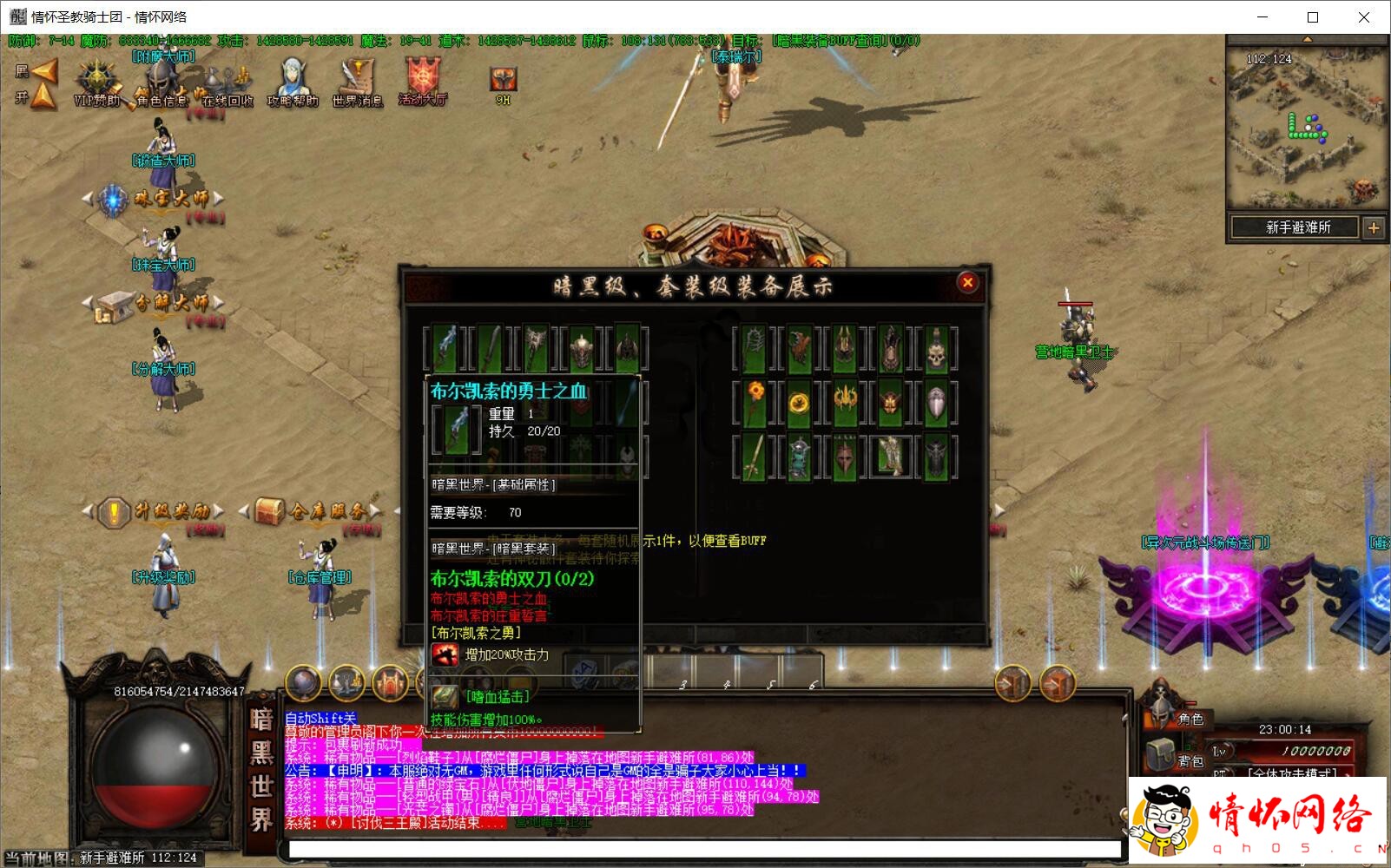The height and width of the screenshot is (868, 1391).
Task: Select the golden ring item in the showcase
Action: click(x=799, y=403)
